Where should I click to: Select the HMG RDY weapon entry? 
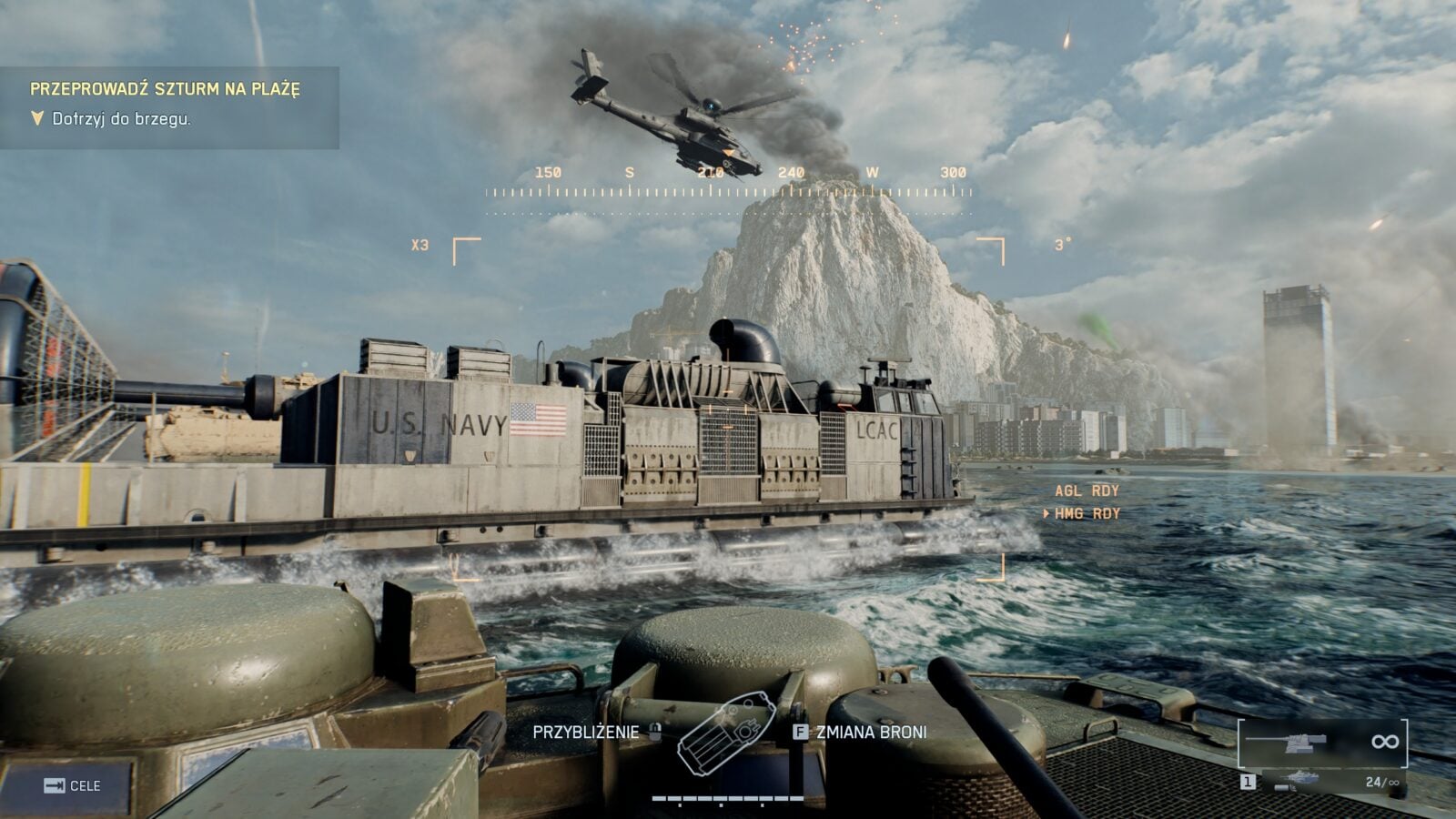click(1087, 514)
